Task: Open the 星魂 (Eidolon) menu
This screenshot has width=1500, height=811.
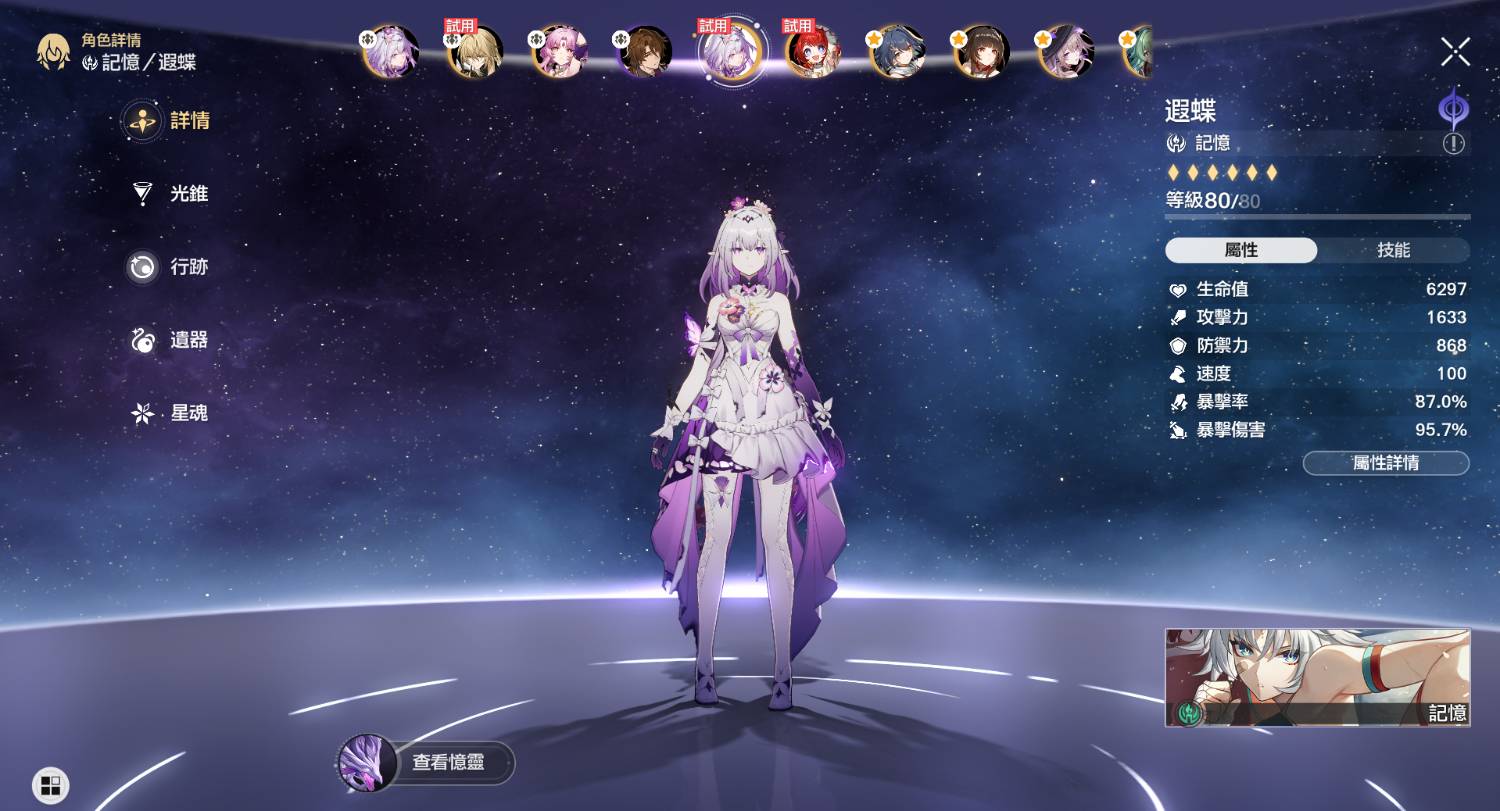Action: [170, 413]
